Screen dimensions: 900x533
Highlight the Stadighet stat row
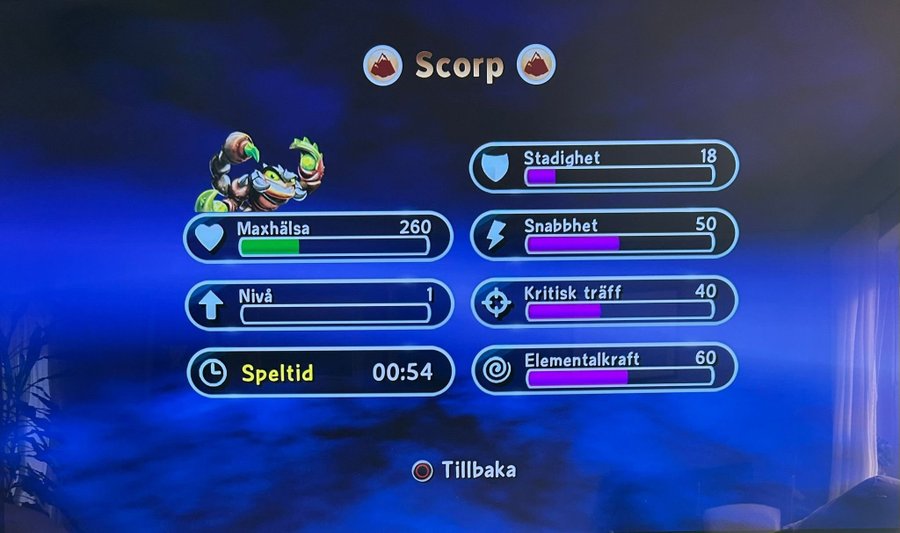click(x=604, y=166)
